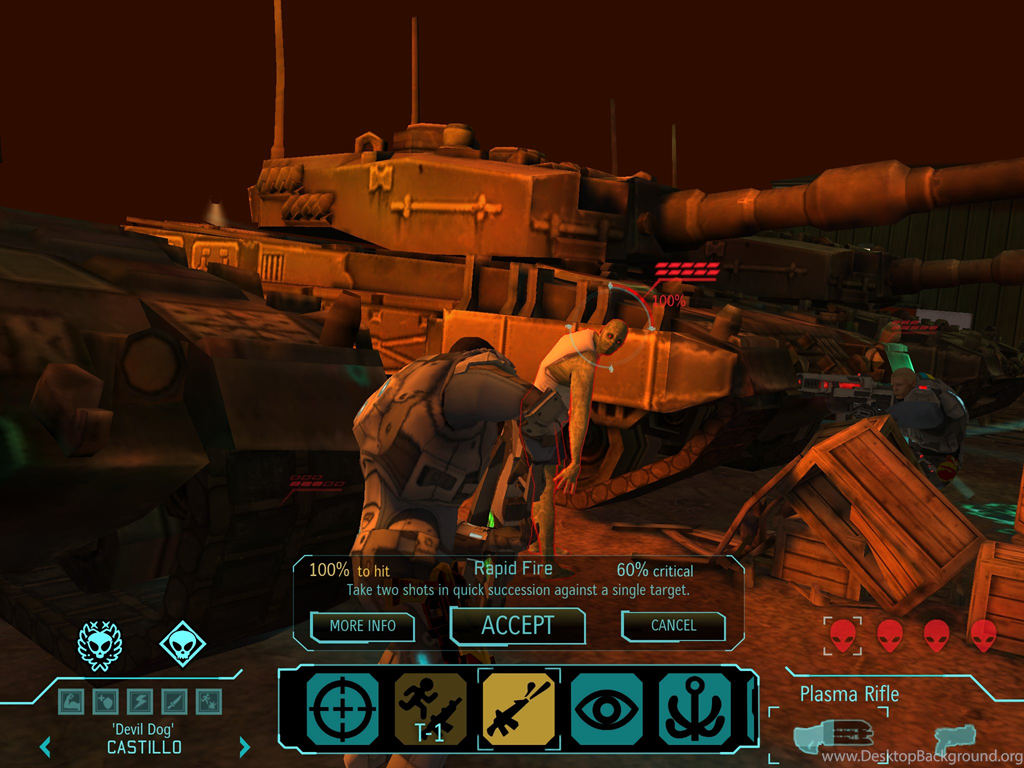The height and width of the screenshot is (768, 1024).
Task: Tap the skull in diamond badge
Action: (x=182, y=645)
